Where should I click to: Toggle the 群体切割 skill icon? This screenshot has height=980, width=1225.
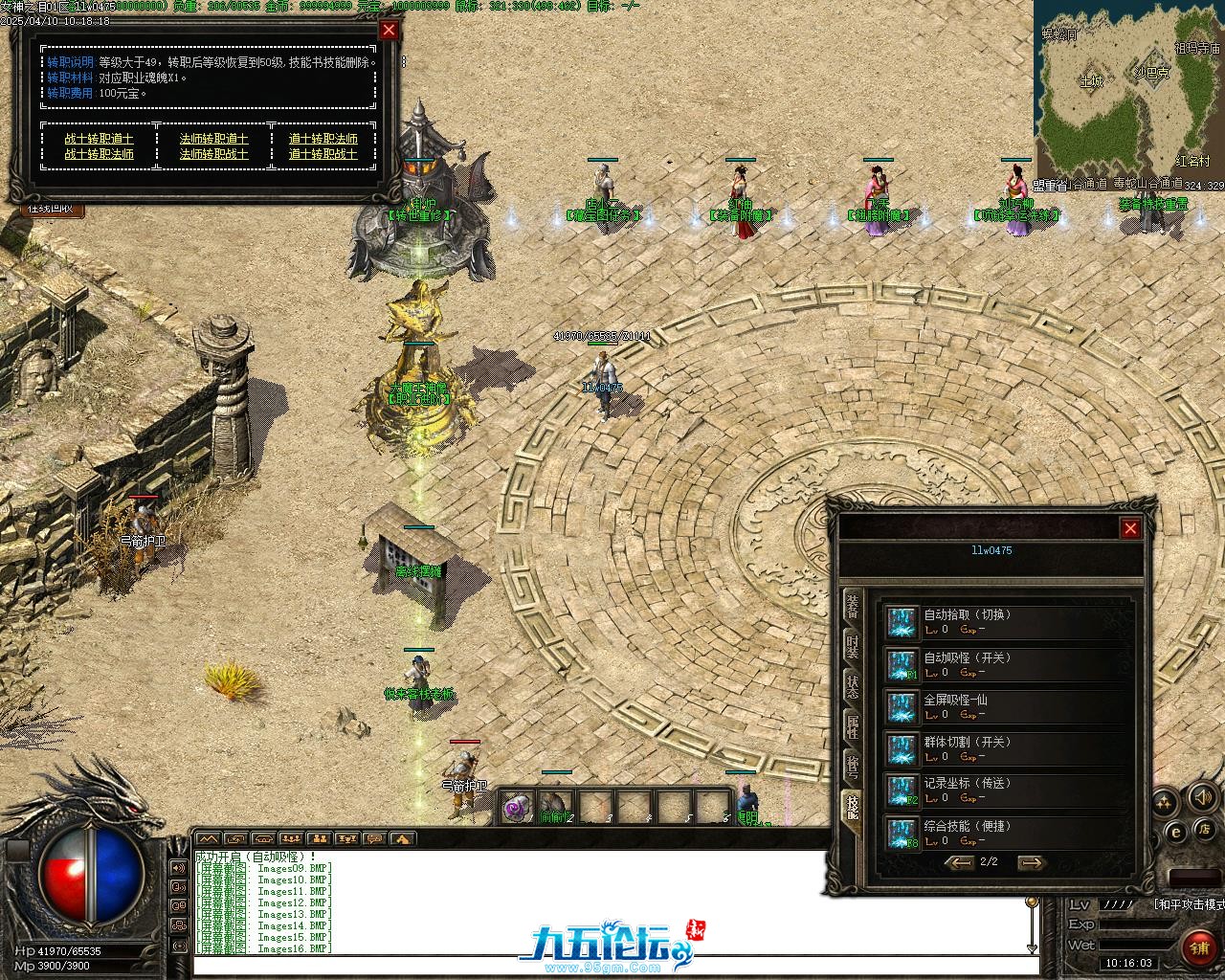[901, 748]
